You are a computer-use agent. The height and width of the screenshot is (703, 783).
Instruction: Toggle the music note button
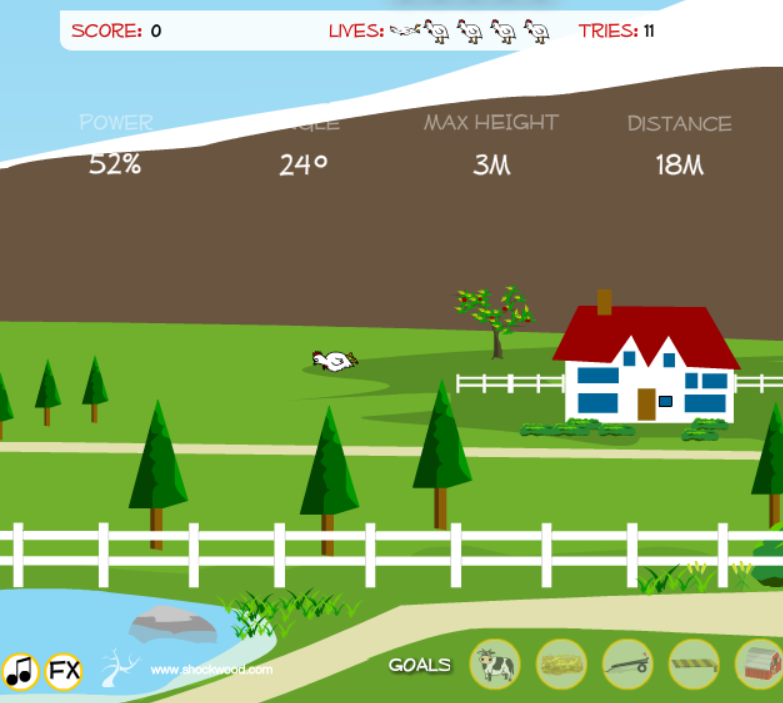20,671
